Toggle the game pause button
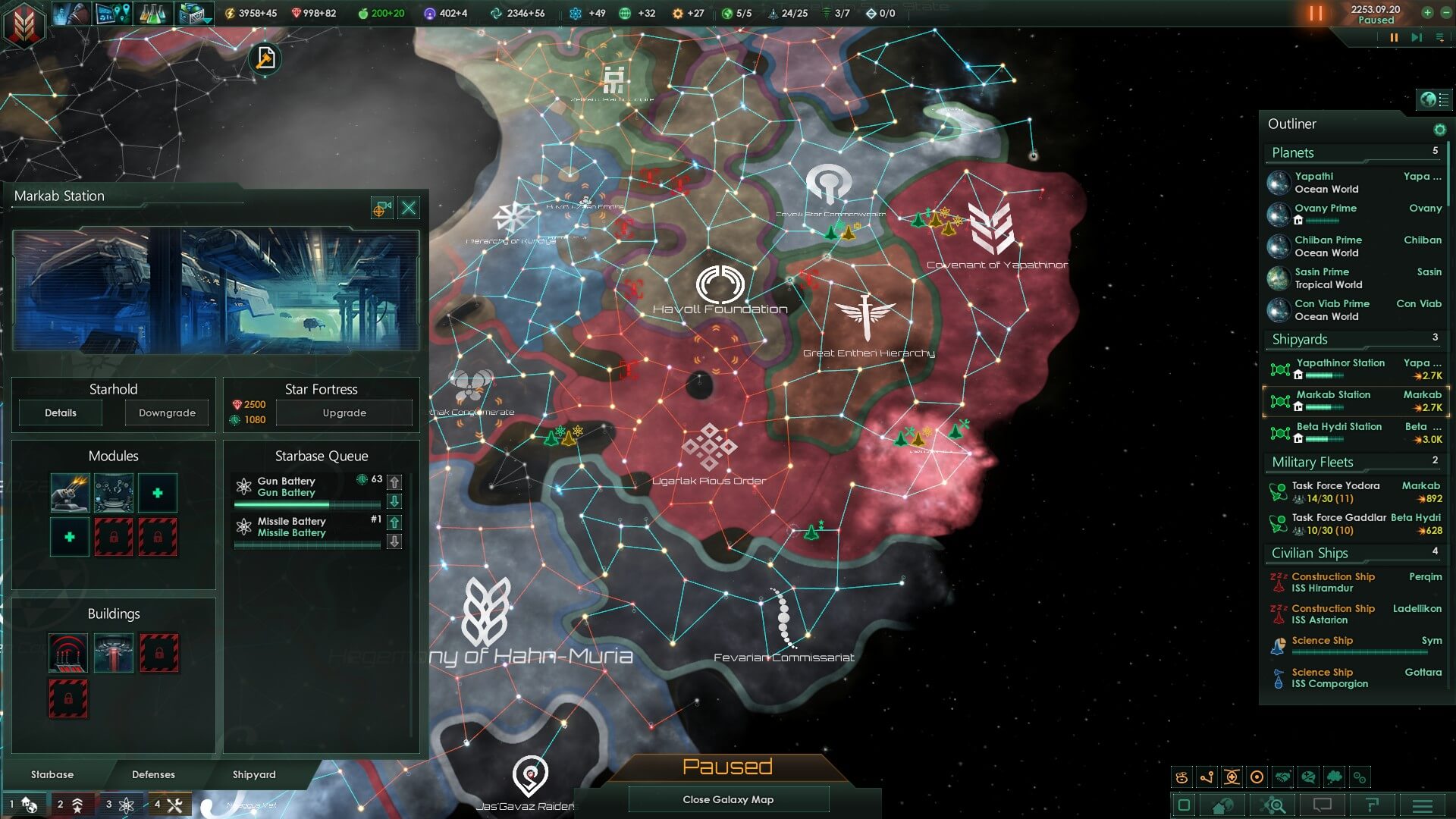The height and width of the screenshot is (819, 1456). click(x=1394, y=37)
